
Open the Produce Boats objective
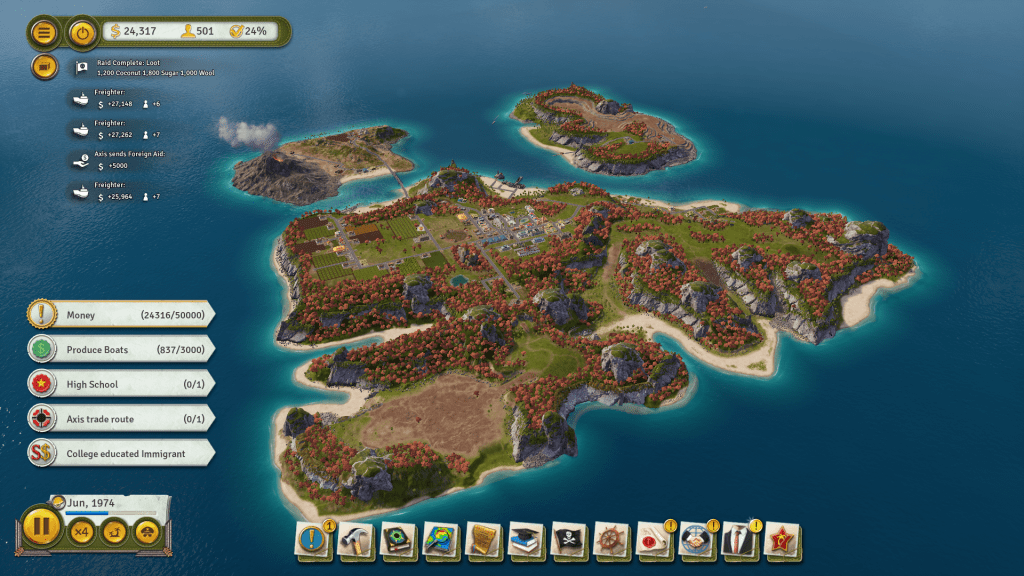coord(120,350)
